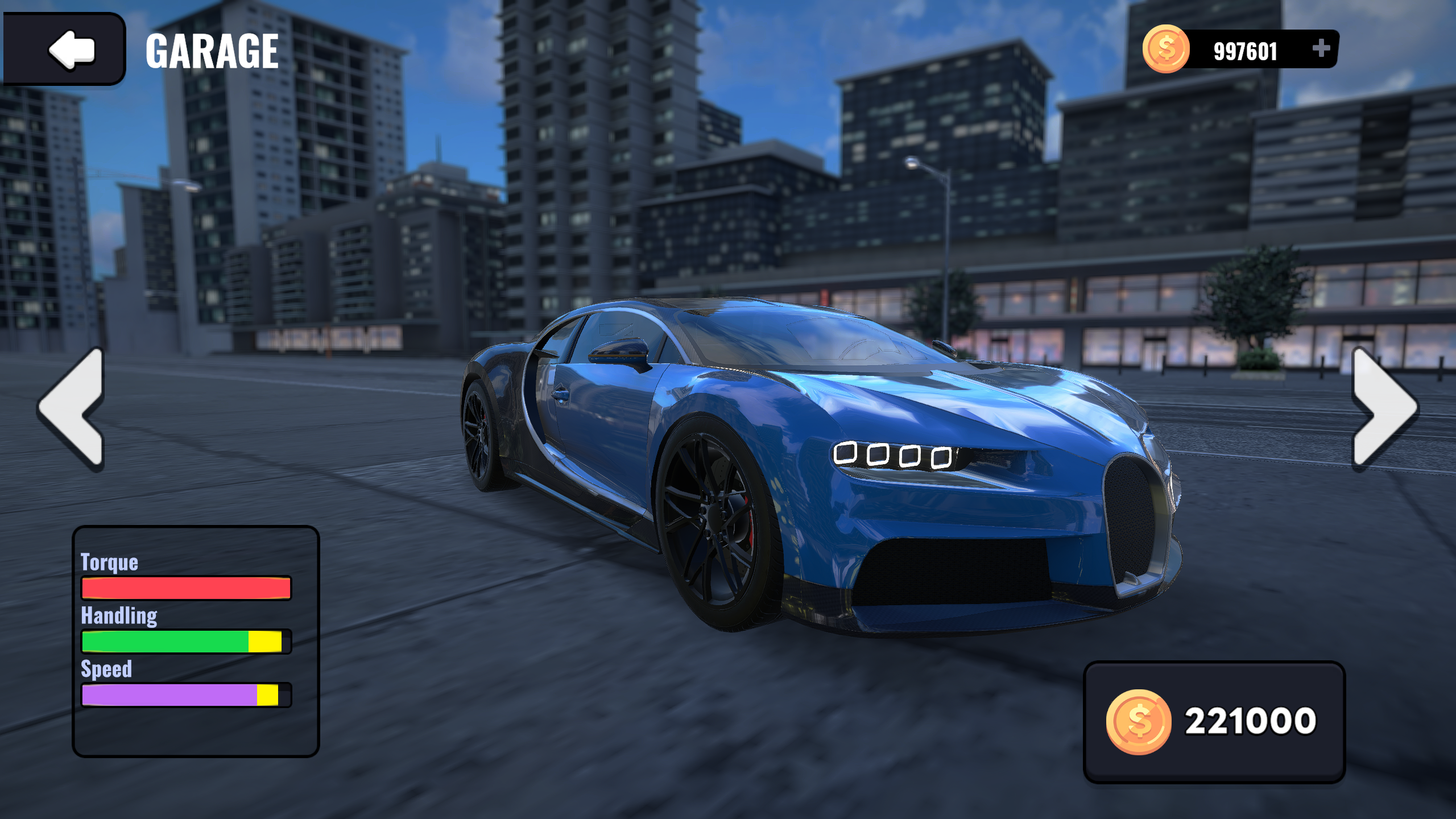1456x819 pixels.
Task: Buy this car for 221000 coins
Action: click(1214, 721)
